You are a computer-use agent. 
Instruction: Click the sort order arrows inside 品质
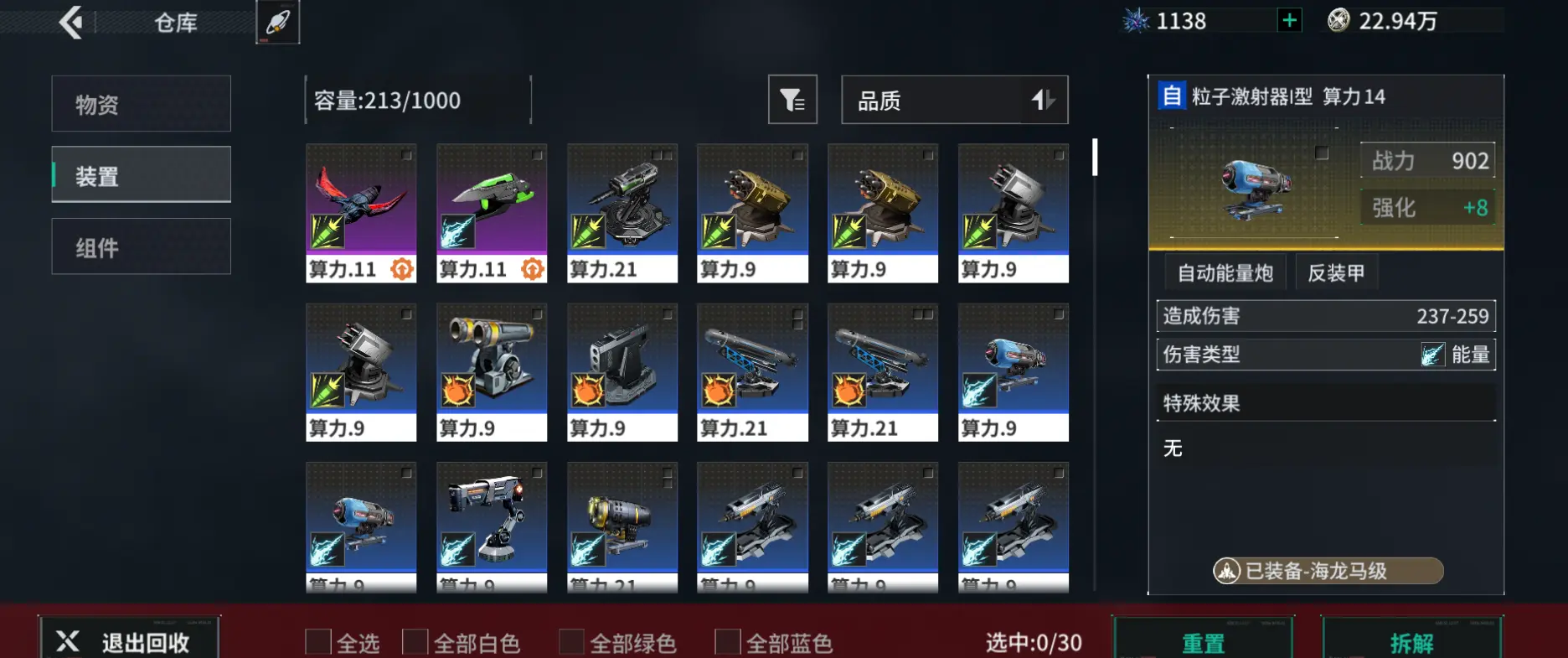coord(1043,100)
